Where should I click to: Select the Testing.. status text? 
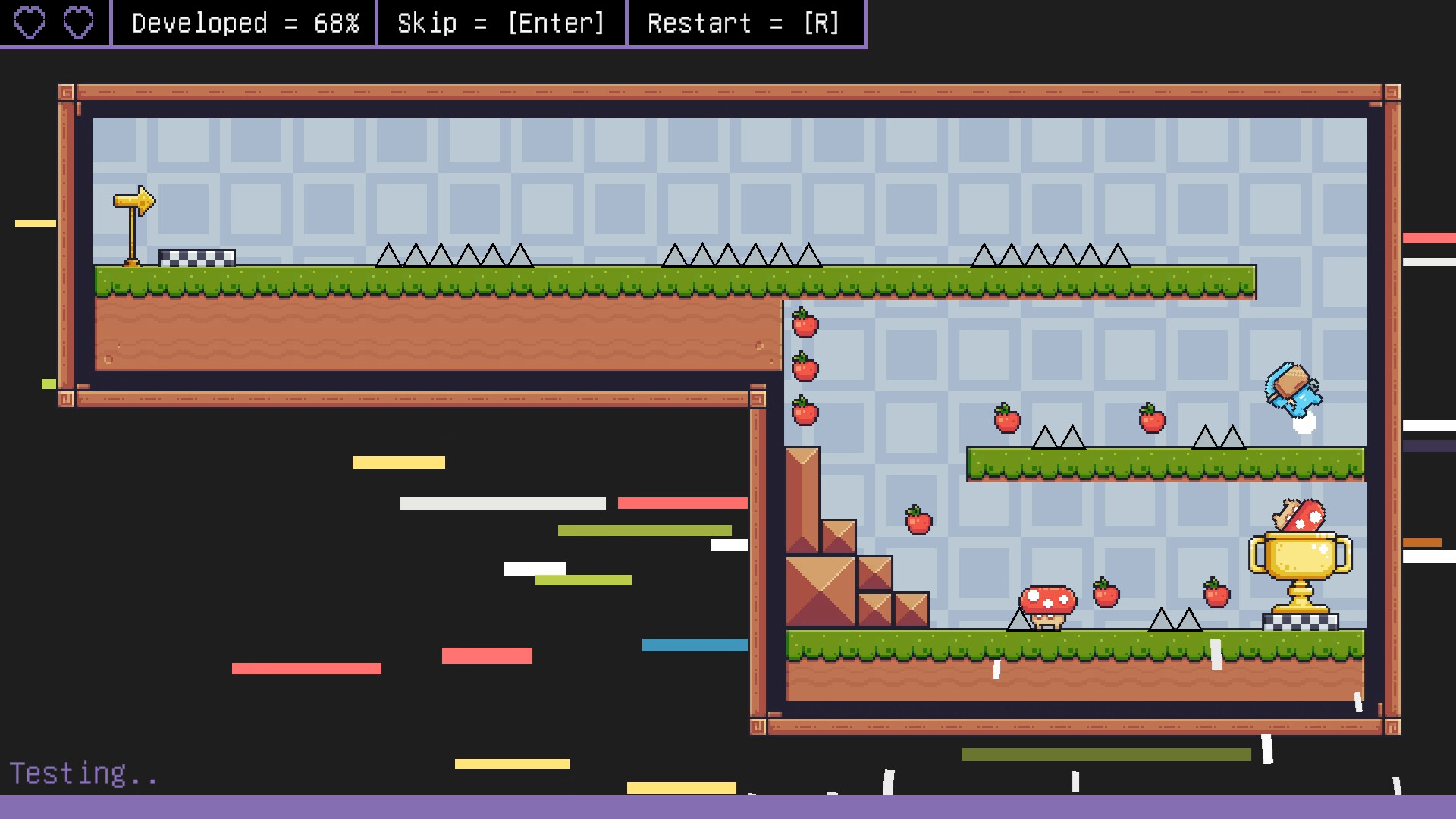click(82, 773)
